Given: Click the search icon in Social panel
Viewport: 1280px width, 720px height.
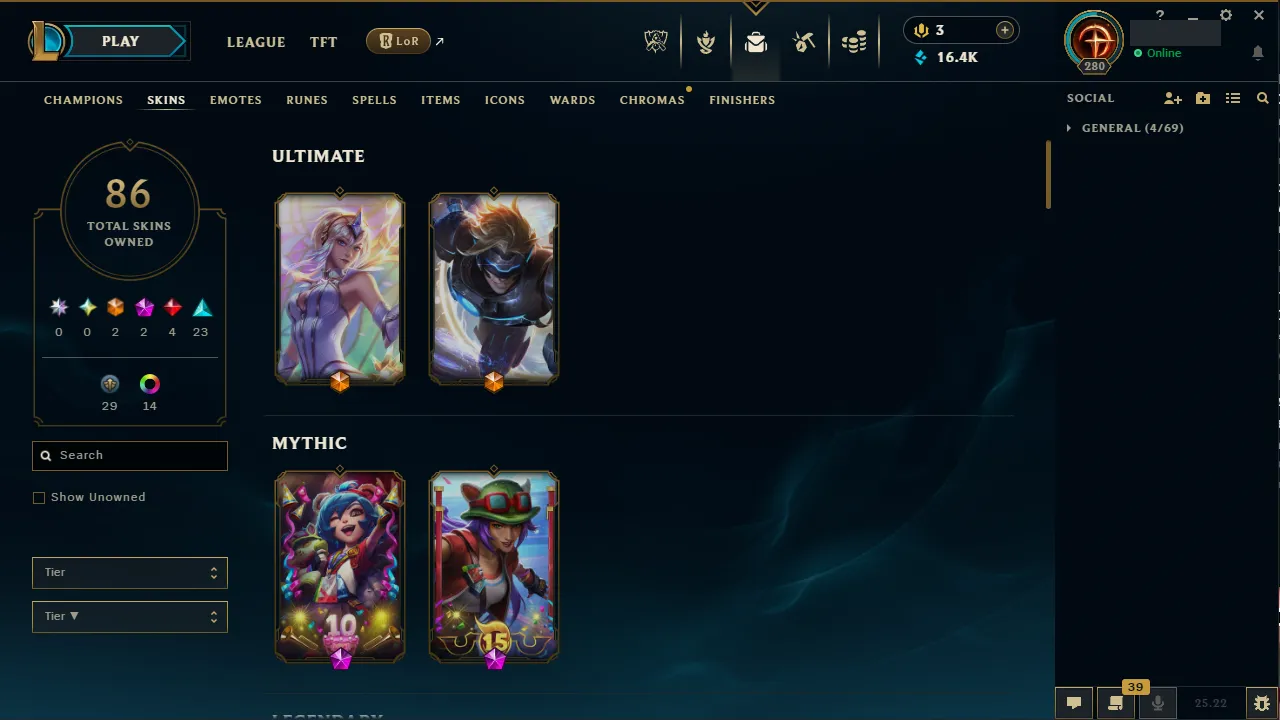Looking at the screenshot, I should [1262, 98].
